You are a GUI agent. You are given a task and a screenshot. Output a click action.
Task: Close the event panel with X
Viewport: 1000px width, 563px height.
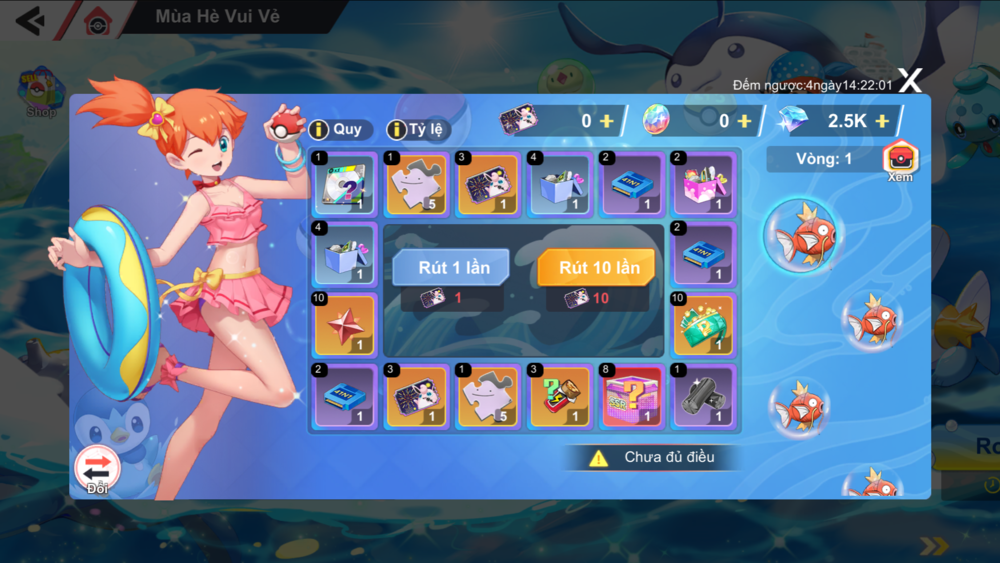pos(909,82)
